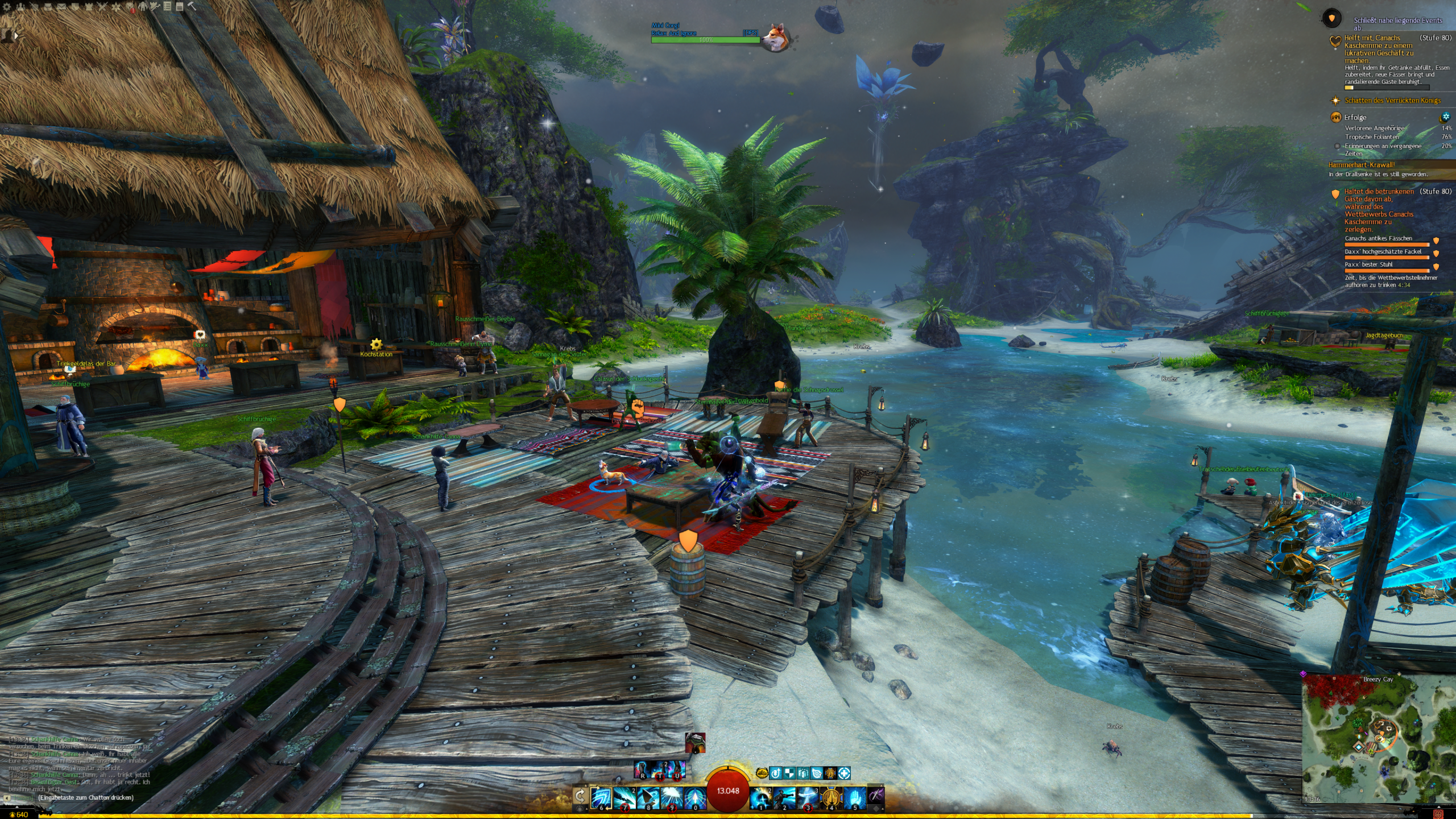Image resolution: width=1456 pixels, height=819 pixels.
Task: Activate the burst skill in slot 9
Action: pos(672,797)
